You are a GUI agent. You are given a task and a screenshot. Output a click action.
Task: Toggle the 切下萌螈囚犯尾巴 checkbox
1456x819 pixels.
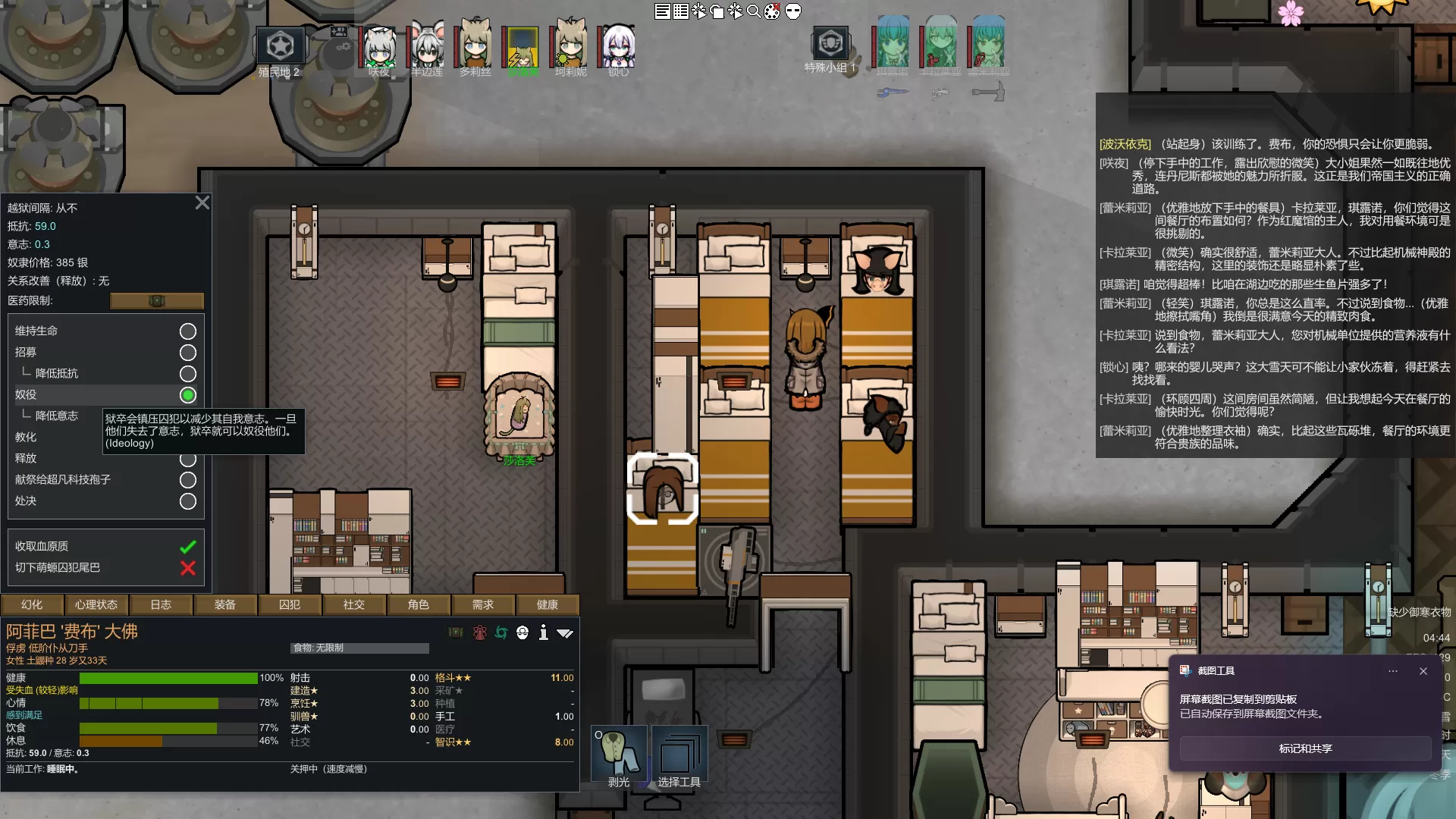click(187, 568)
